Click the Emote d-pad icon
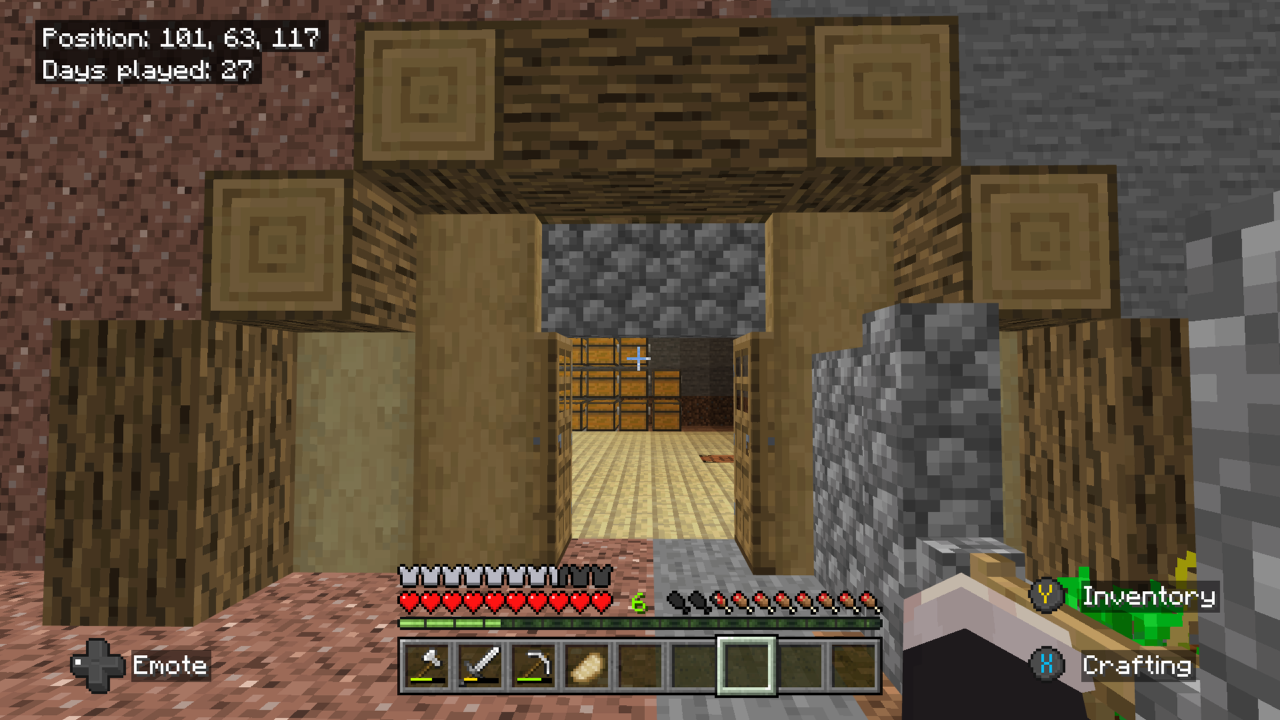Image resolution: width=1280 pixels, height=720 pixels. point(95,665)
